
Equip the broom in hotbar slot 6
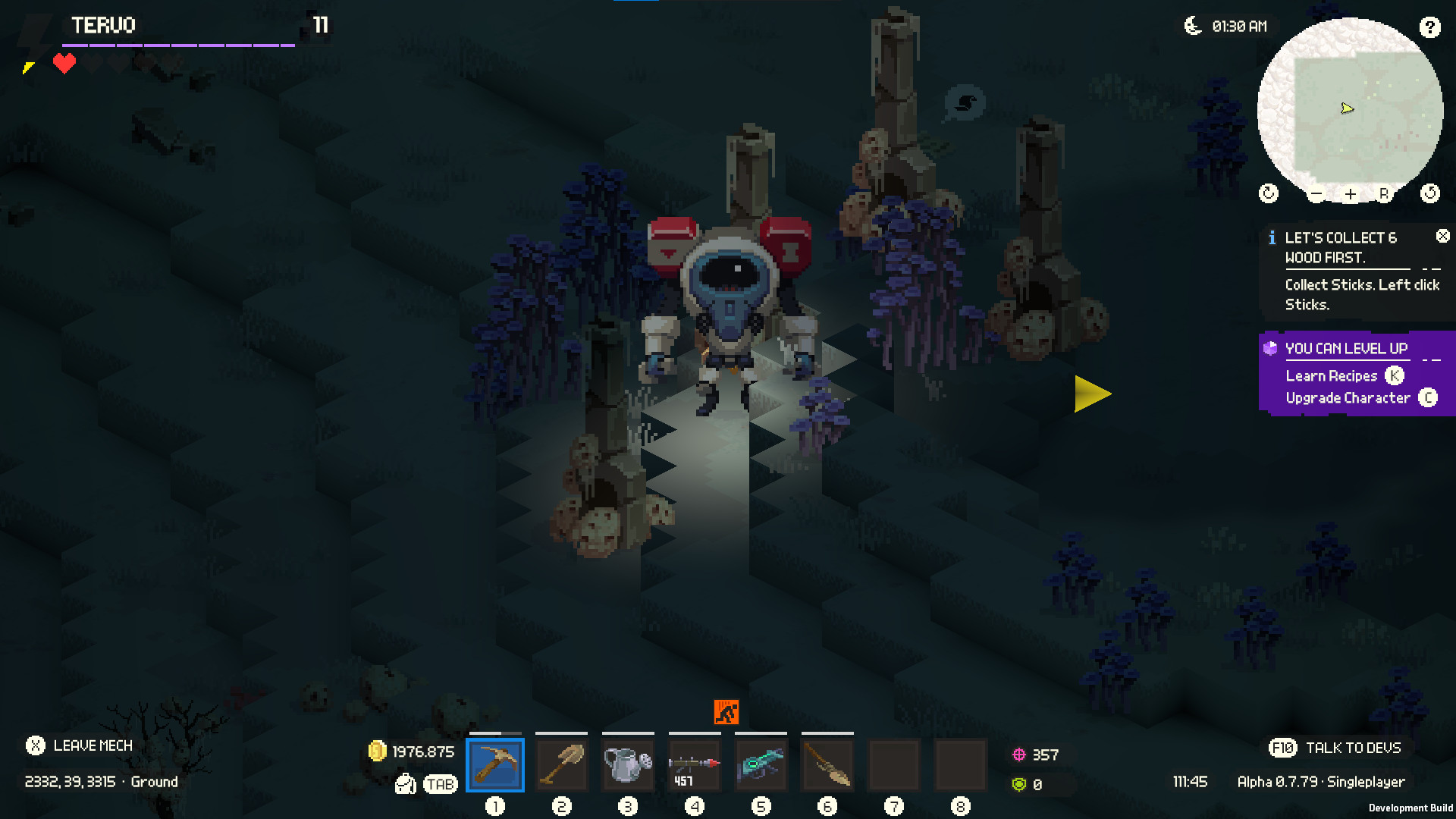click(x=827, y=764)
